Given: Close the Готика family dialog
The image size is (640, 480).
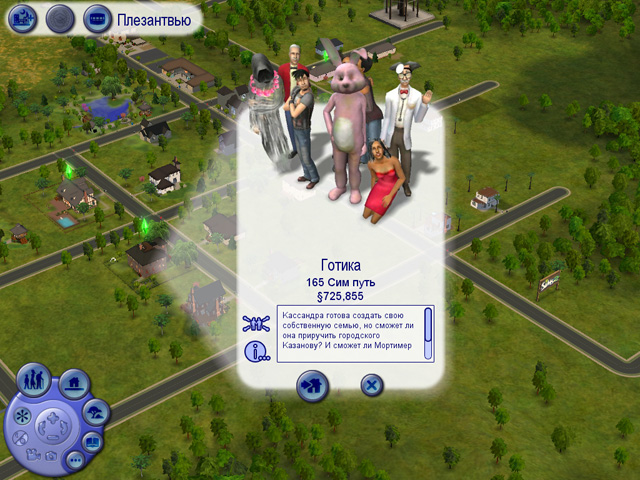Looking at the screenshot, I should click(x=371, y=383).
